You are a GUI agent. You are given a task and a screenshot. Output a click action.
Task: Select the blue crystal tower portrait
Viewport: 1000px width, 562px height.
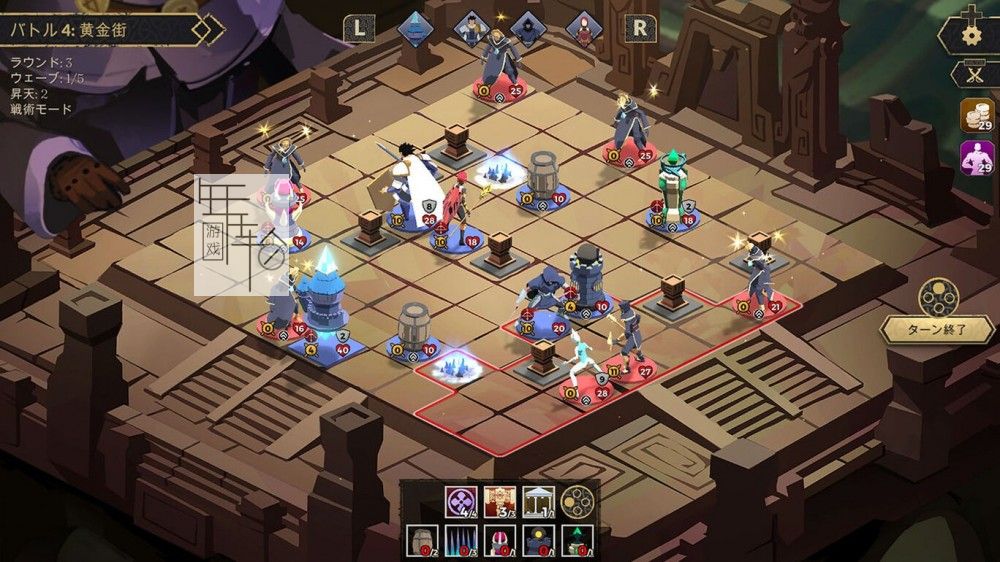click(x=415, y=27)
